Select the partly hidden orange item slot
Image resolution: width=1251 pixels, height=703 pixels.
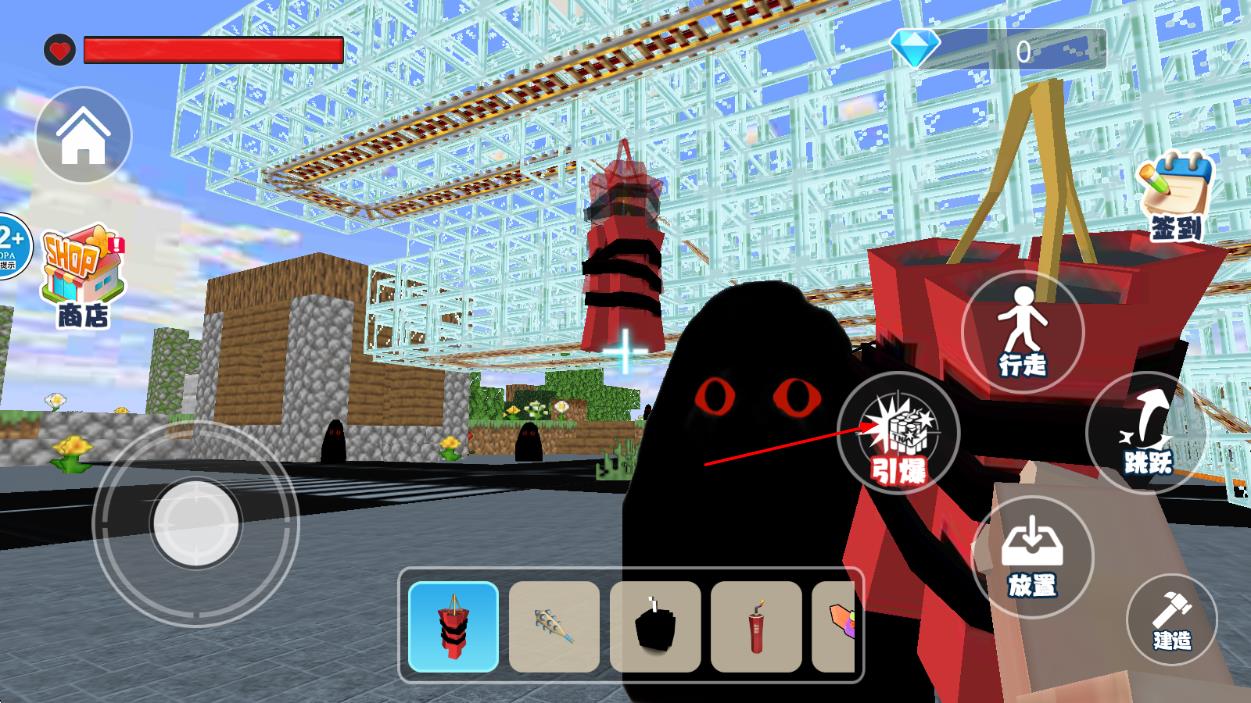click(834, 627)
